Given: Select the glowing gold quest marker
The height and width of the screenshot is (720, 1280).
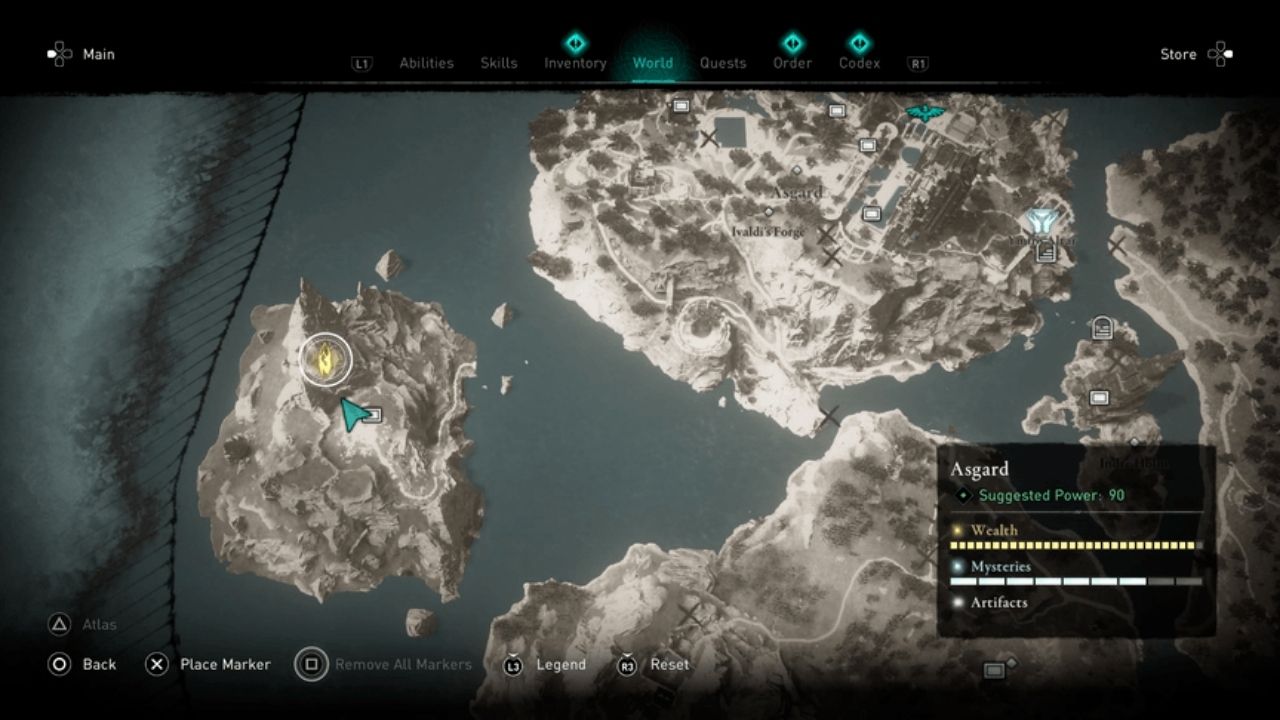Looking at the screenshot, I should 326,358.
